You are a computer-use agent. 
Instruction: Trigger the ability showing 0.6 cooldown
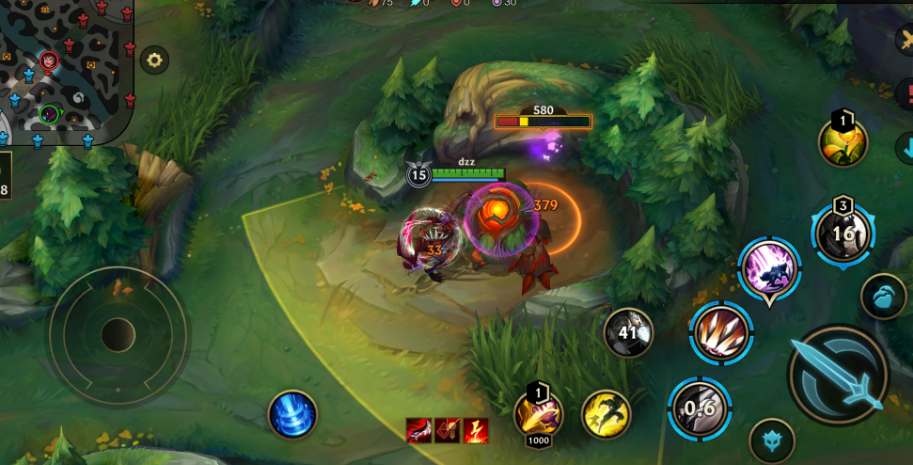coord(699,408)
